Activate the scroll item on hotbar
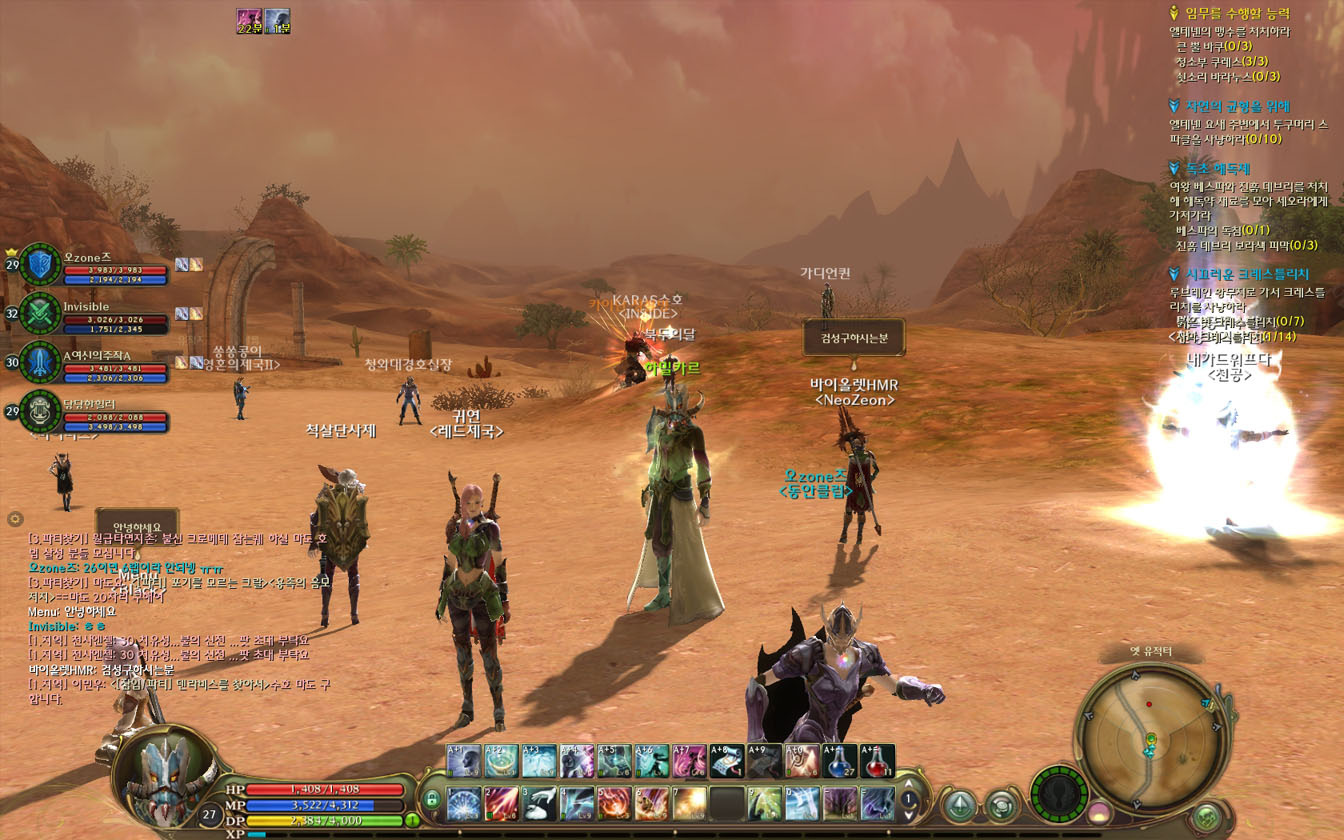This screenshot has width=1344, height=840. 727,762
